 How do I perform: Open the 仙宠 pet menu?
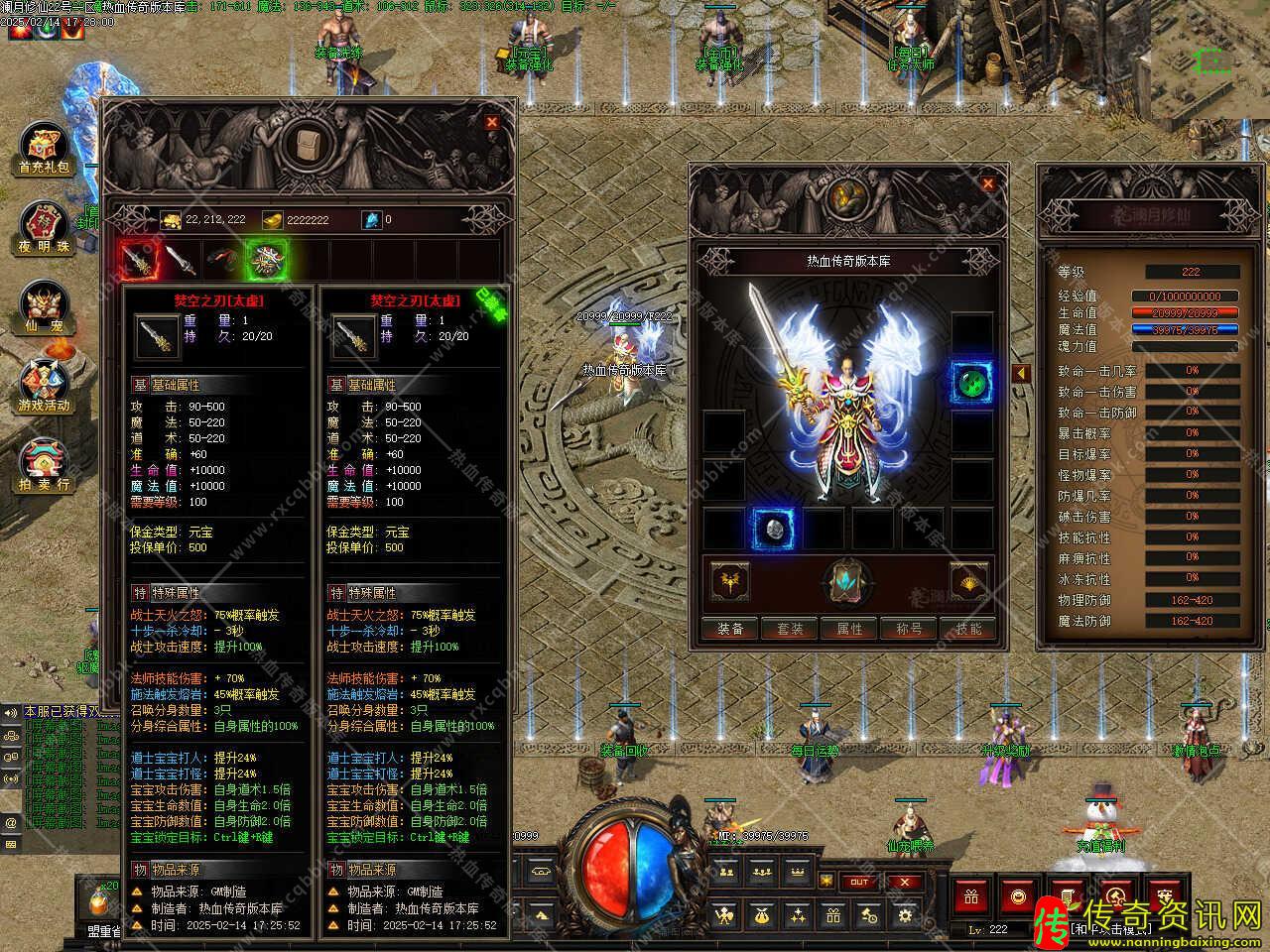pos(45,307)
